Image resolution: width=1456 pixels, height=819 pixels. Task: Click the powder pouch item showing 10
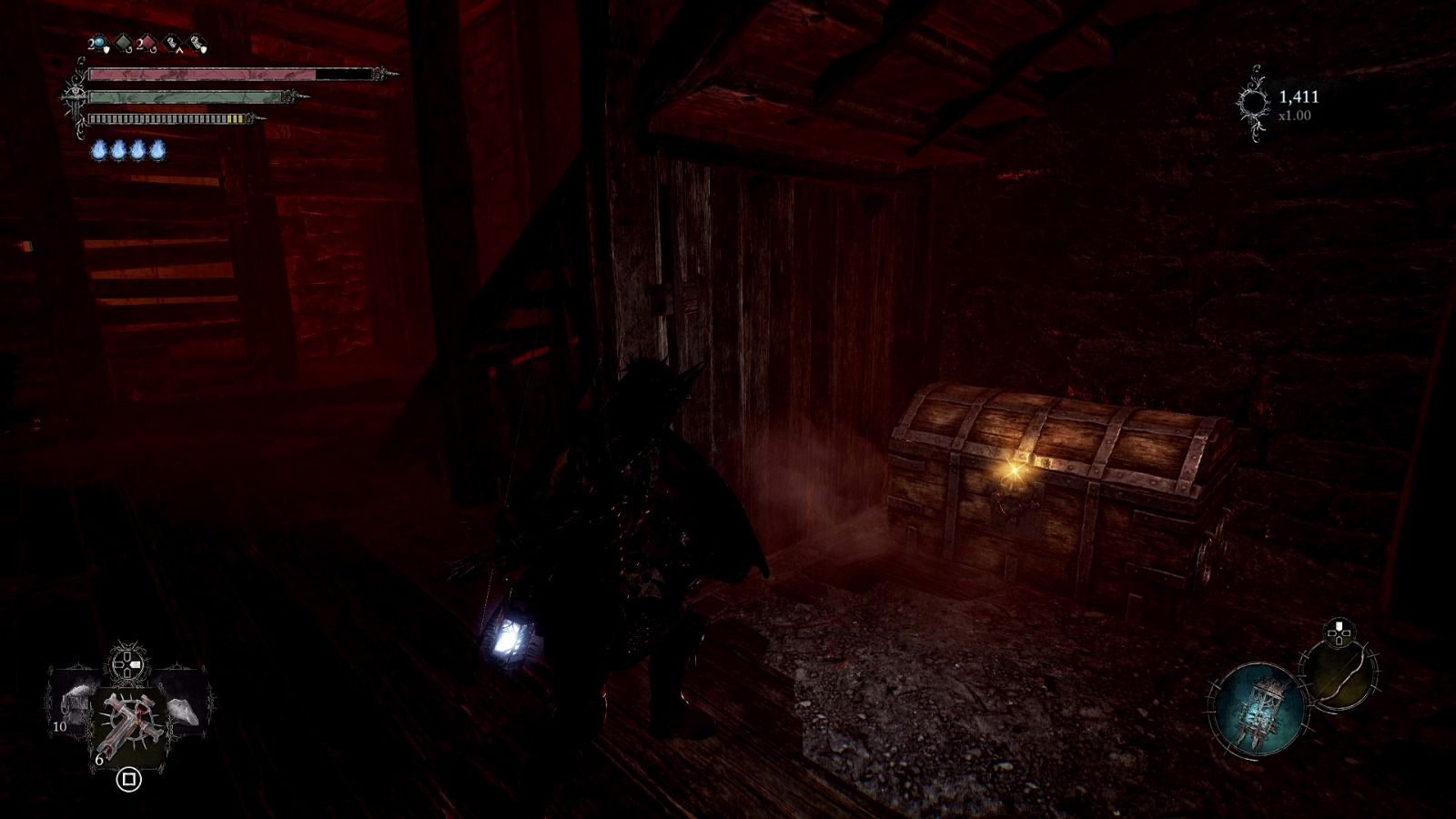75,708
